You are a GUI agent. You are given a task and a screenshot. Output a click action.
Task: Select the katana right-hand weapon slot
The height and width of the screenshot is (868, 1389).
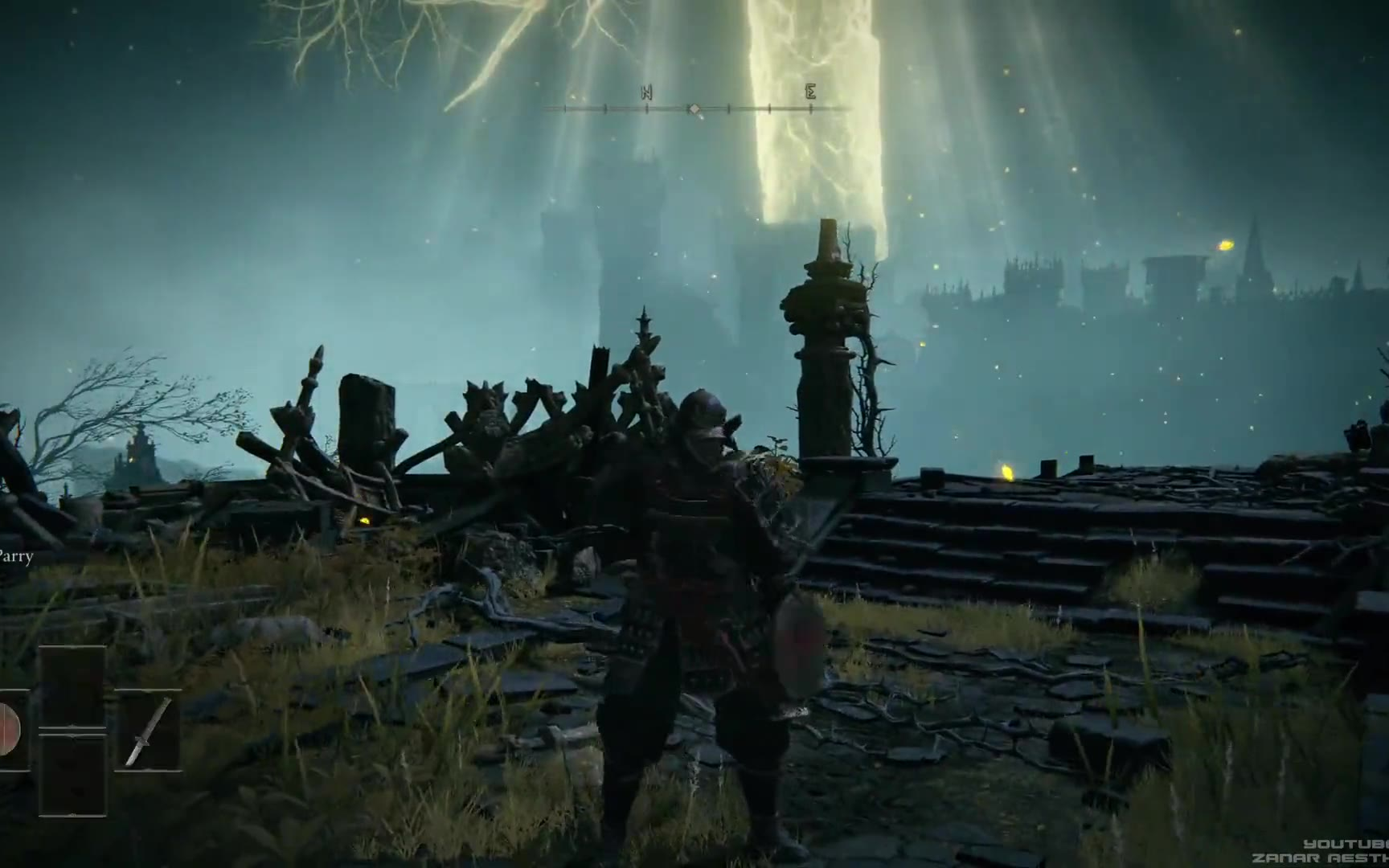149,731
